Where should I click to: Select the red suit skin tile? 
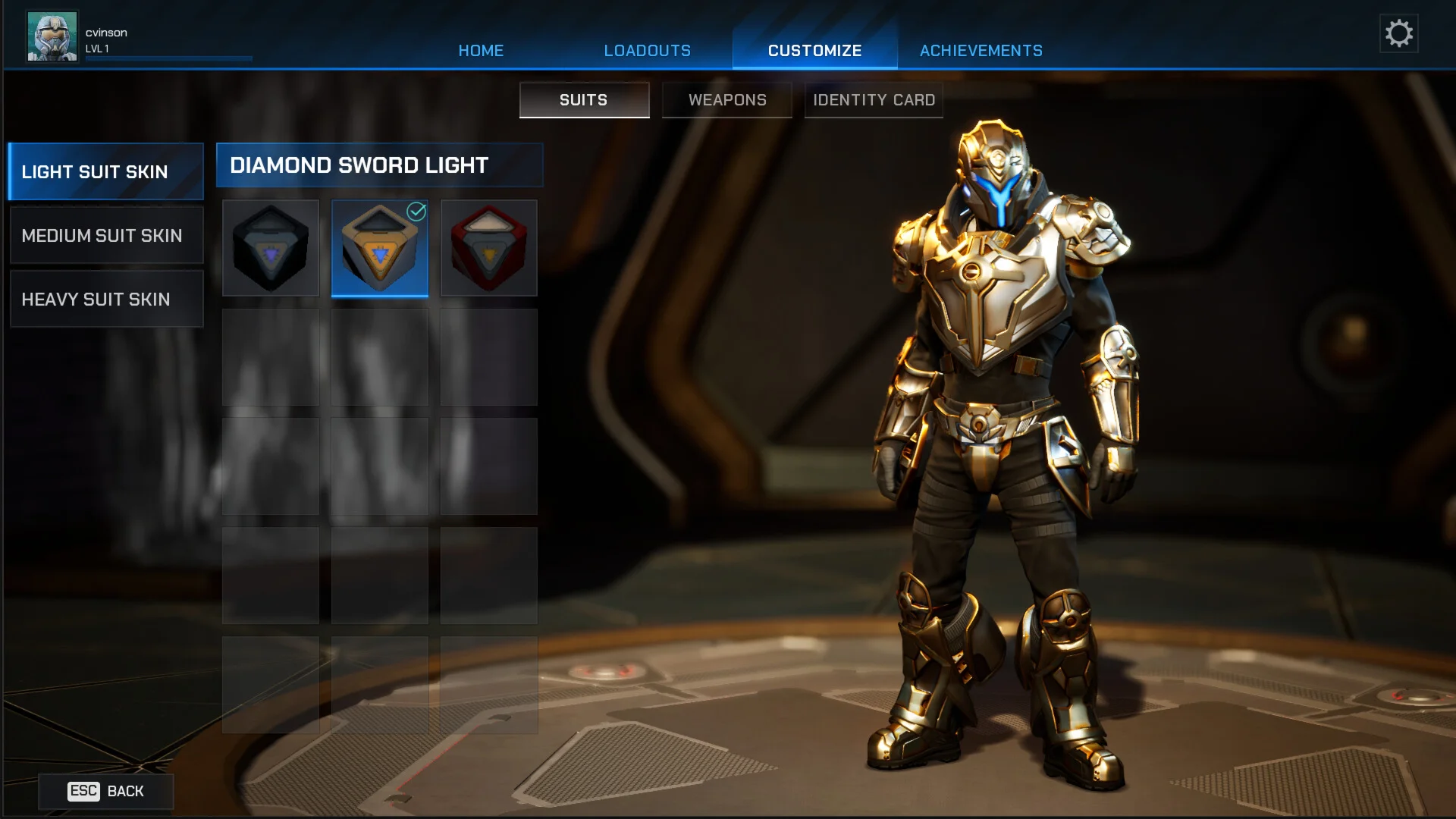(x=489, y=248)
